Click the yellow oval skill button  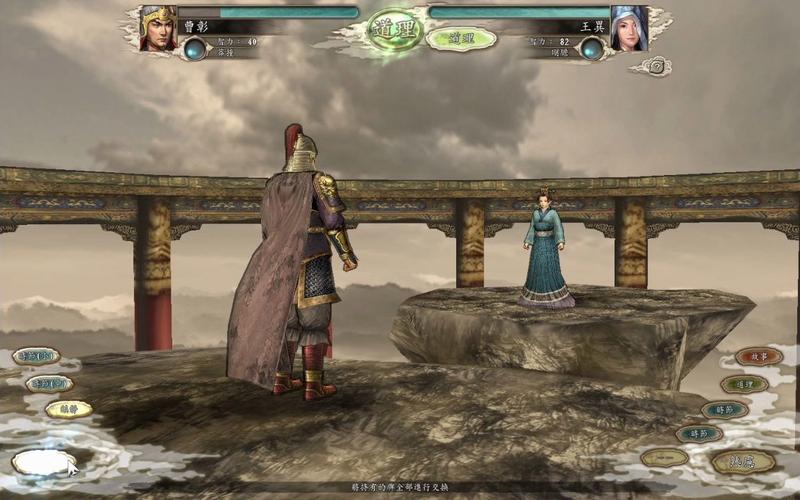click(69, 409)
